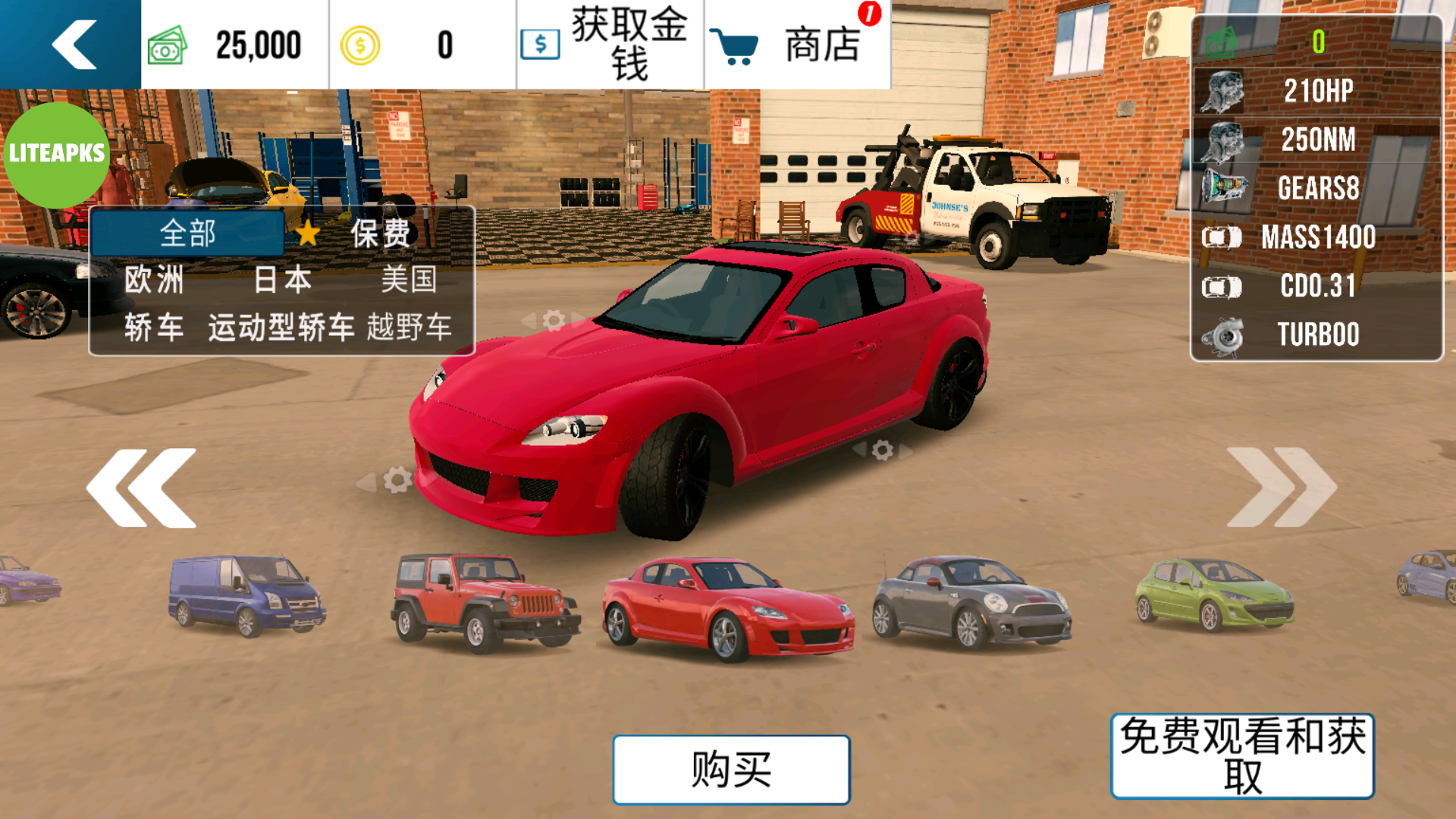
Task: Toggle the 日本 Japanese cars filter
Action: 281,280
